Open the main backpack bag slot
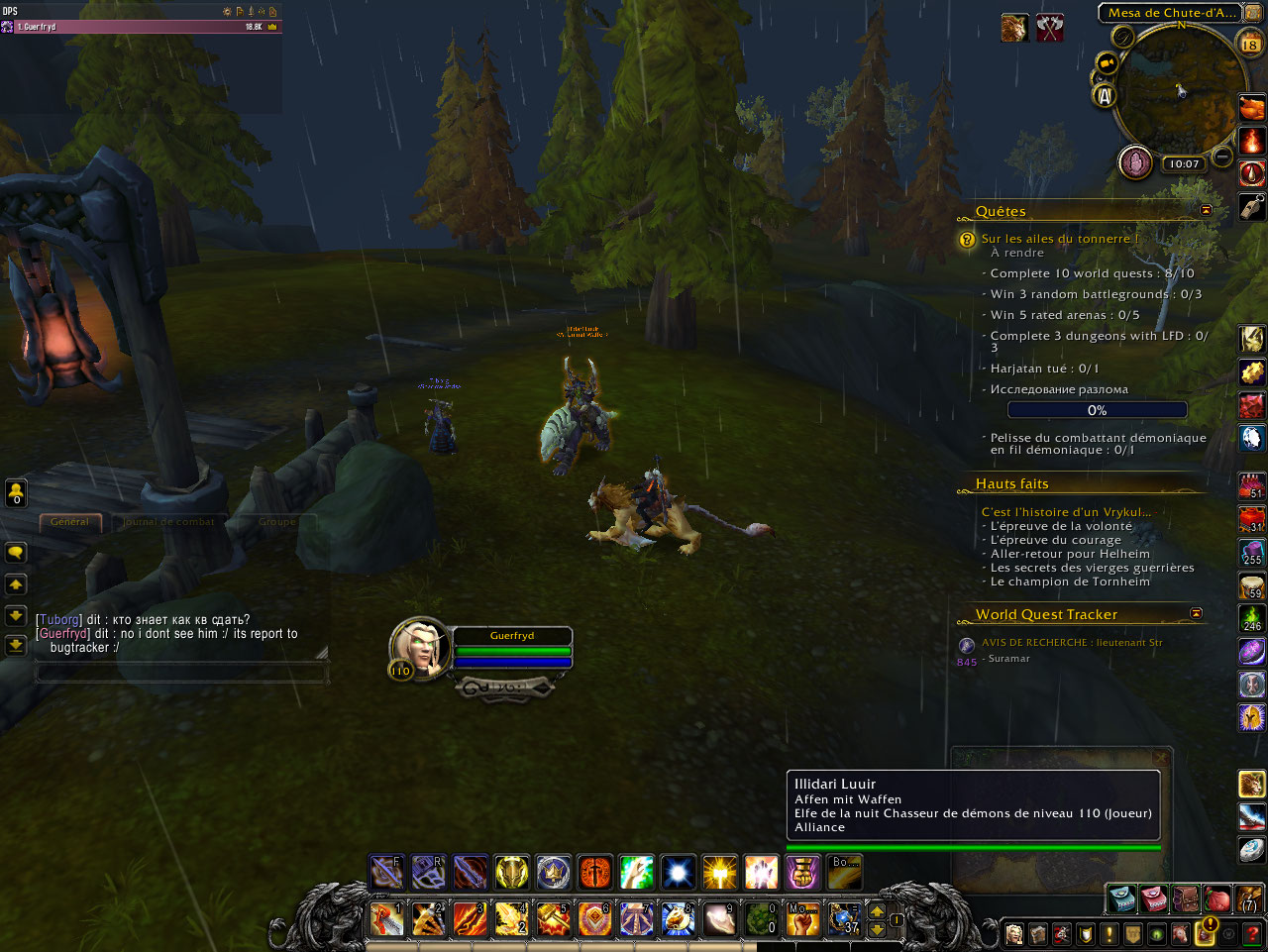Image resolution: width=1268 pixels, height=952 pixels. [1249, 899]
